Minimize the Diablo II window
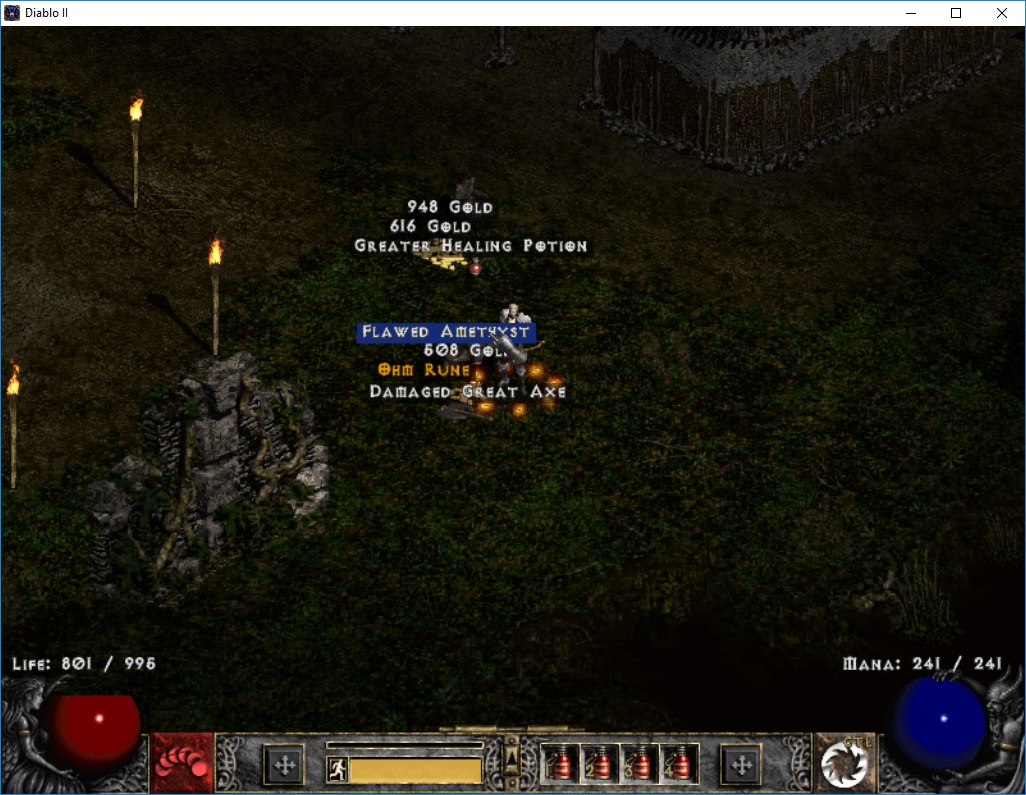This screenshot has width=1026, height=795. [910, 13]
